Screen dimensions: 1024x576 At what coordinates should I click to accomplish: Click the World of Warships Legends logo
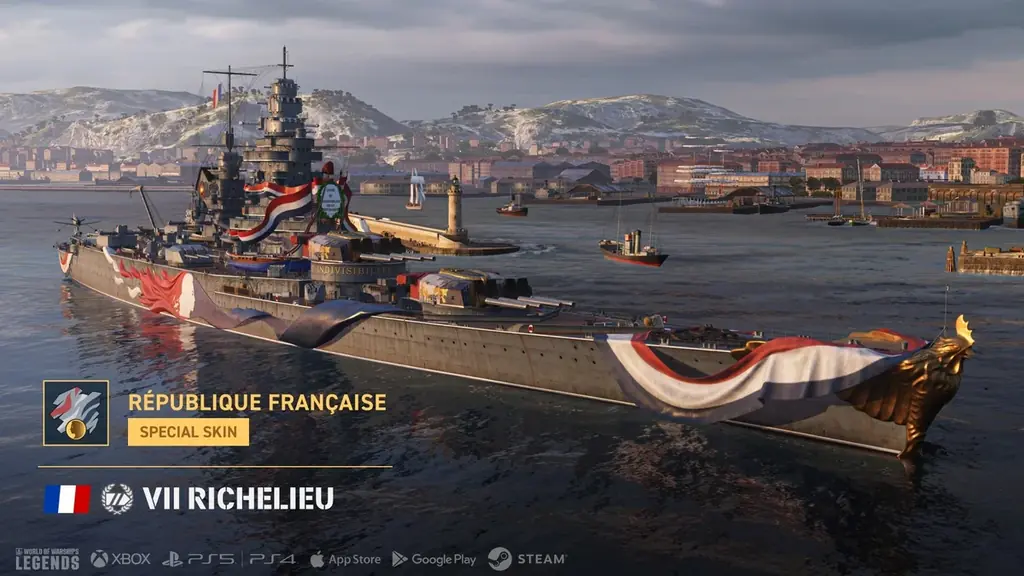47,559
